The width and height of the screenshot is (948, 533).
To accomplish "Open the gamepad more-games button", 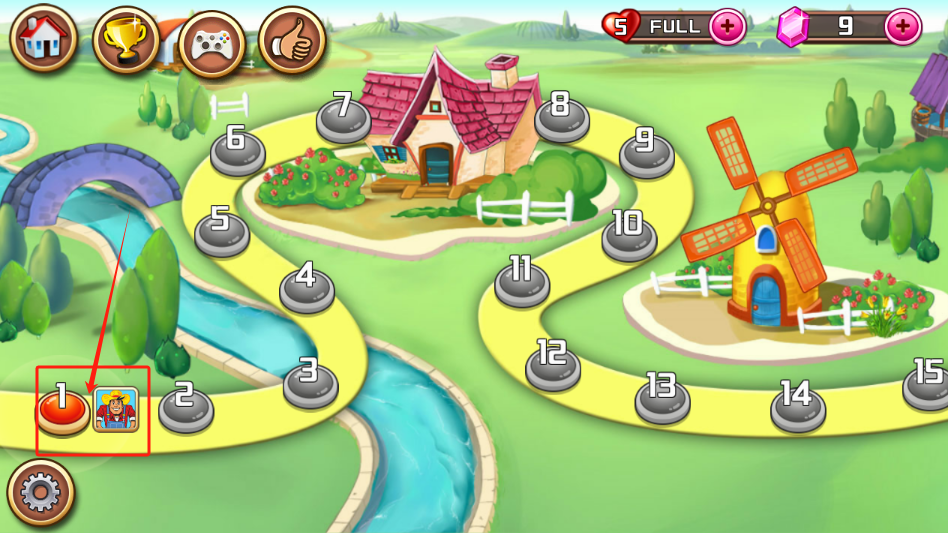I will [x=212, y=44].
